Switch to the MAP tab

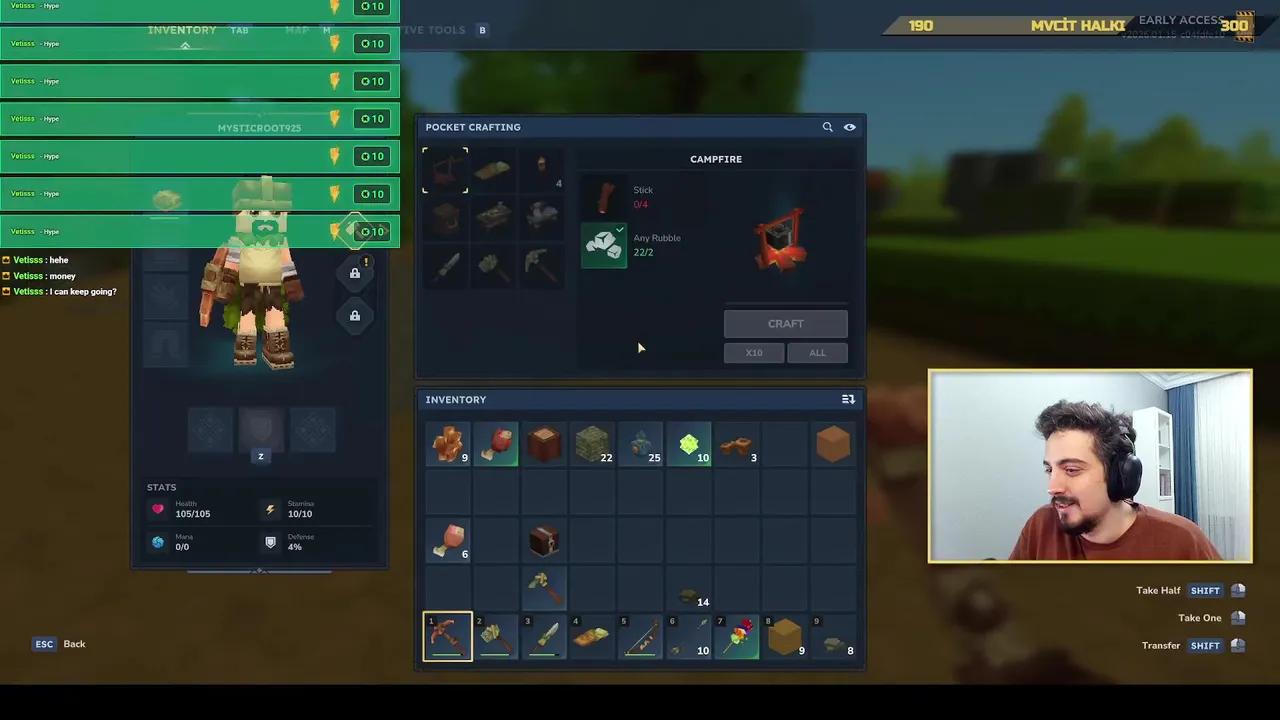pos(297,29)
